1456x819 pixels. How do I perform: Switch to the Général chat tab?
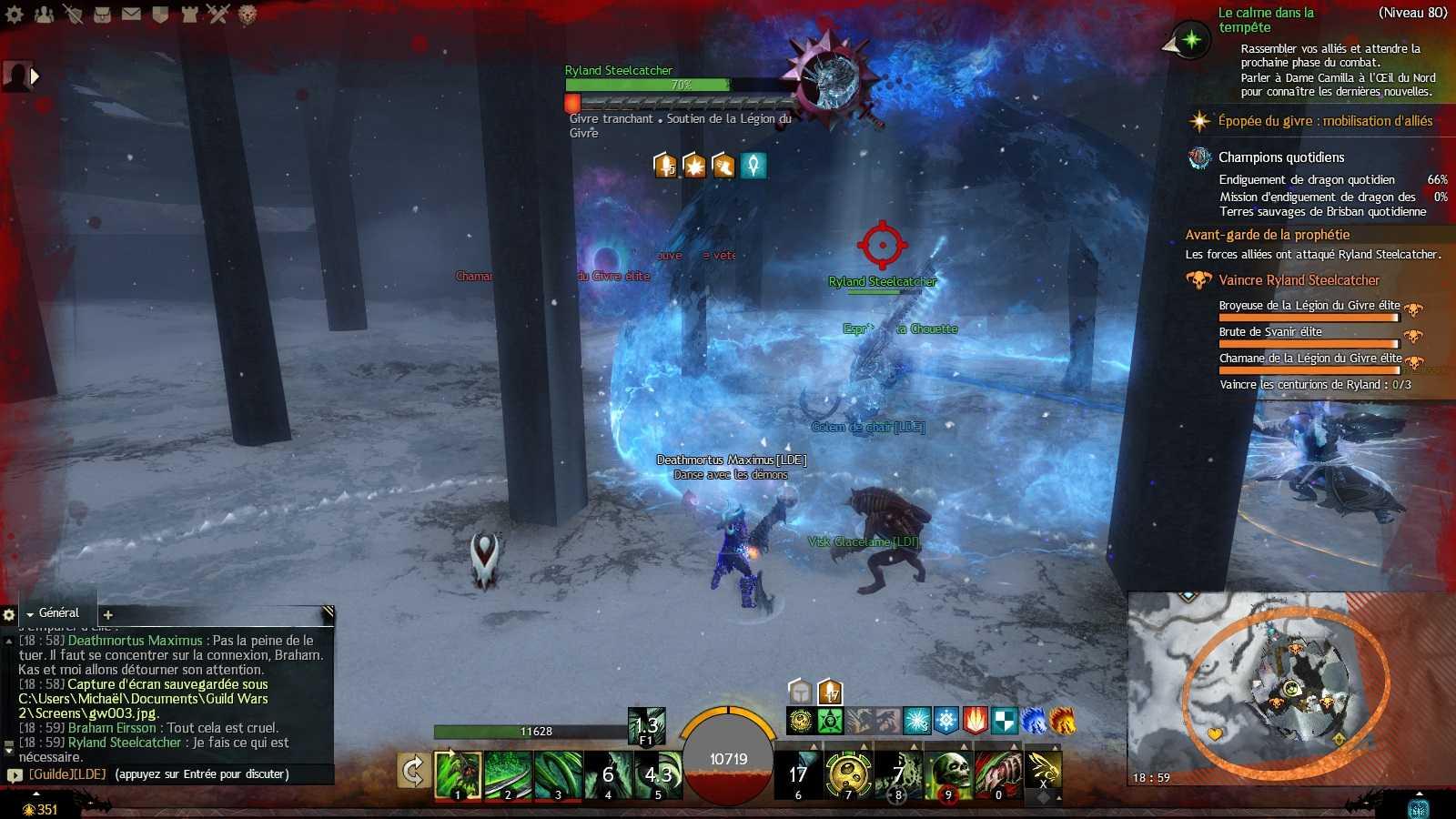point(58,613)
